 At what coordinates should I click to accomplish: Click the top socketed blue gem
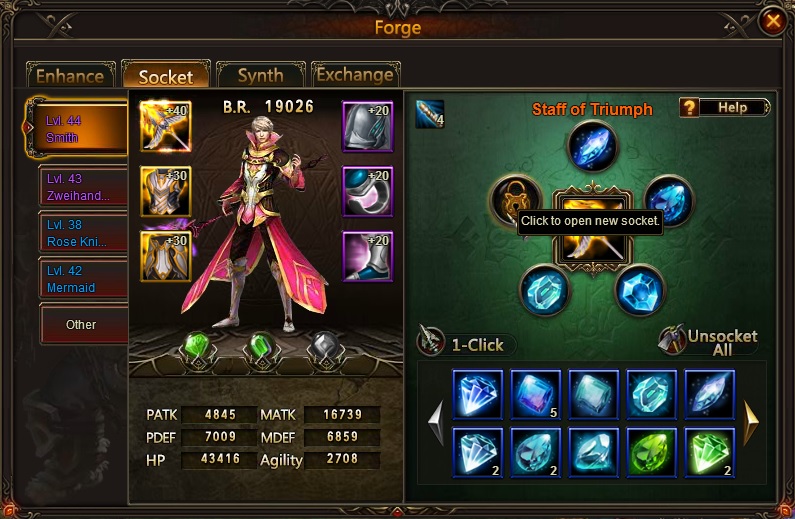594,146
